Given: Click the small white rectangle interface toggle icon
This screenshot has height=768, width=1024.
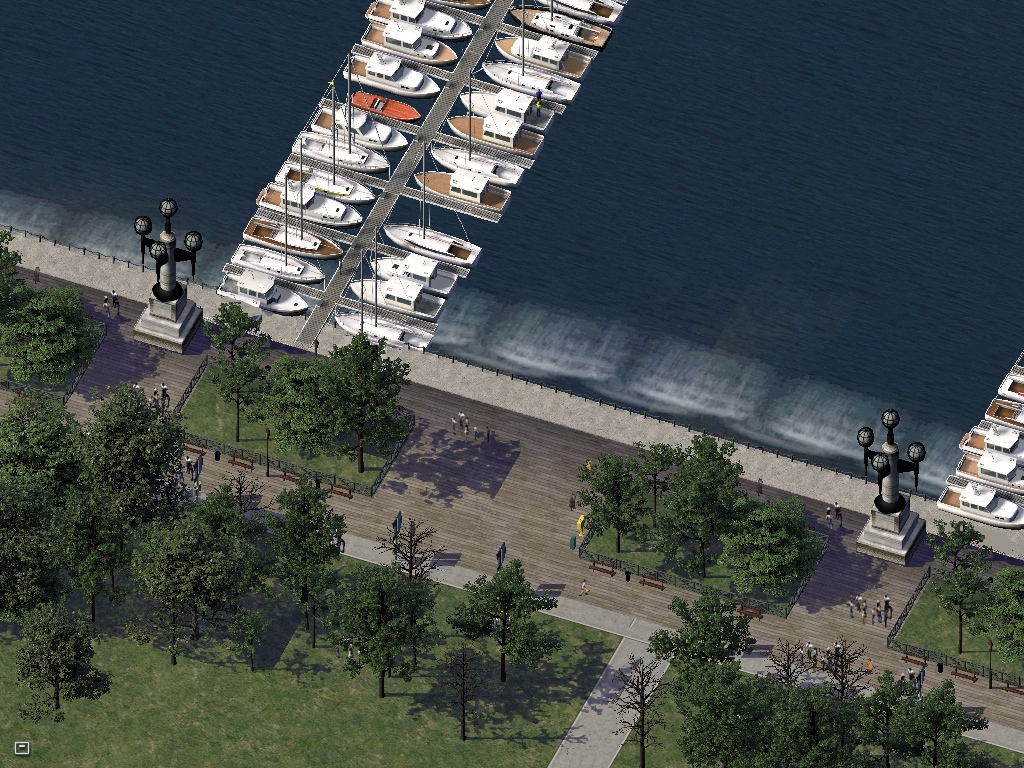Looking at the screenshot, I should tap(22, 747).
